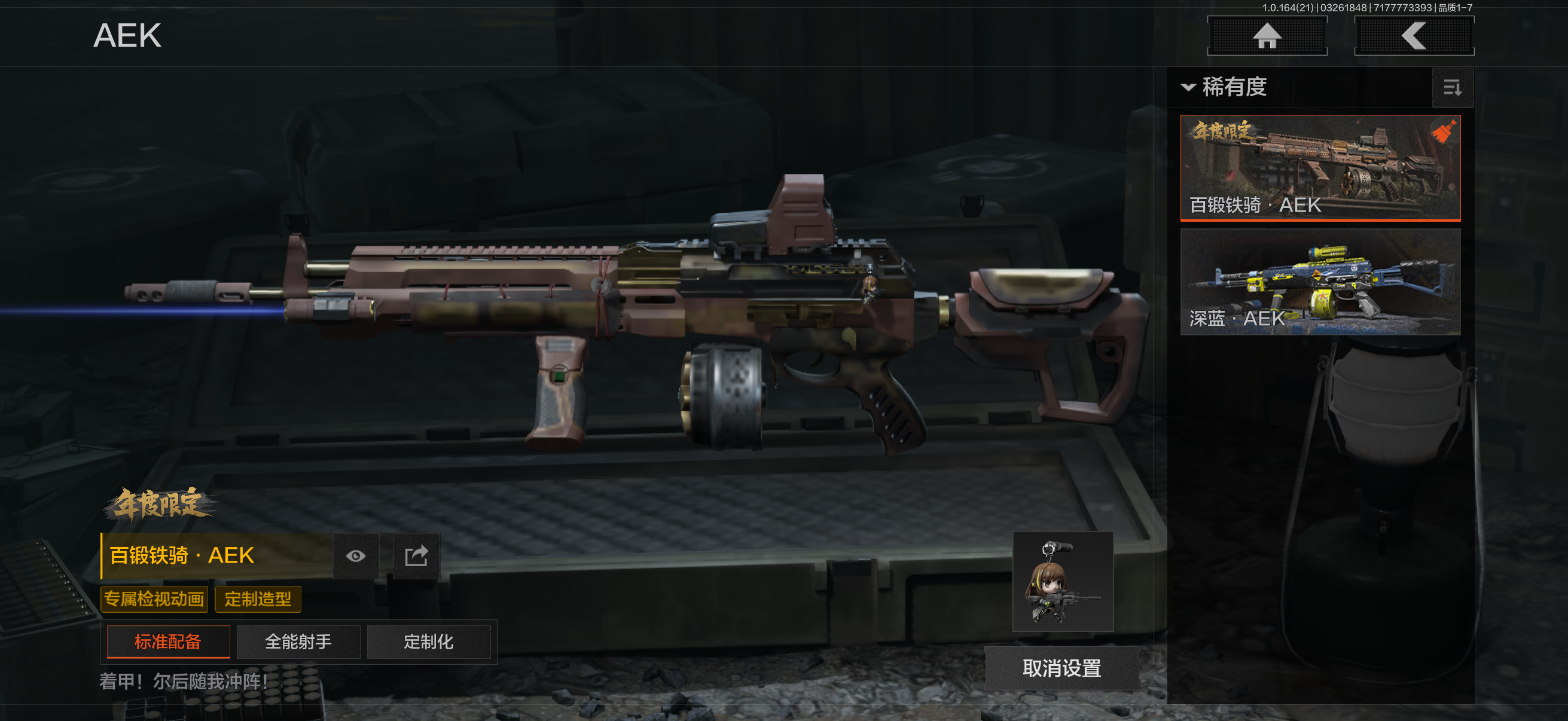Open the 稀有度 sort dropdown
Screen dimensions: 1568x721
[1225, 87]
